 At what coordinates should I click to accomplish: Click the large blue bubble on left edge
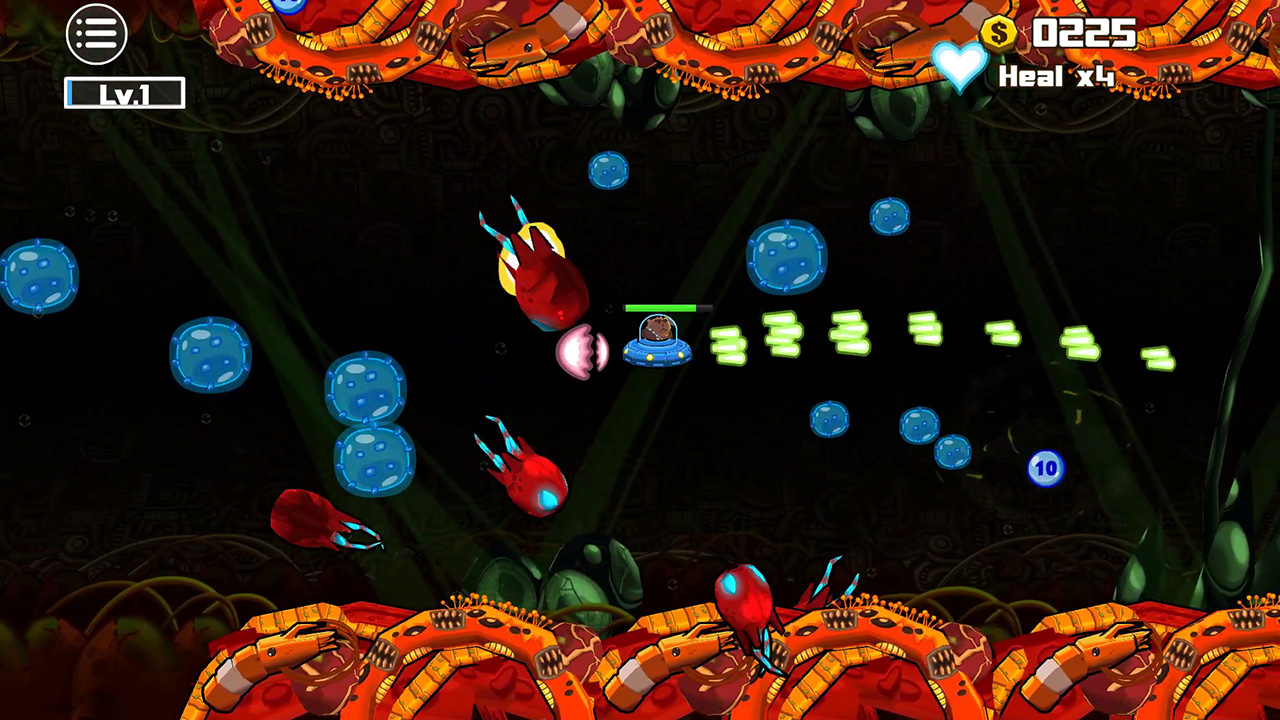tap(40, 278)
